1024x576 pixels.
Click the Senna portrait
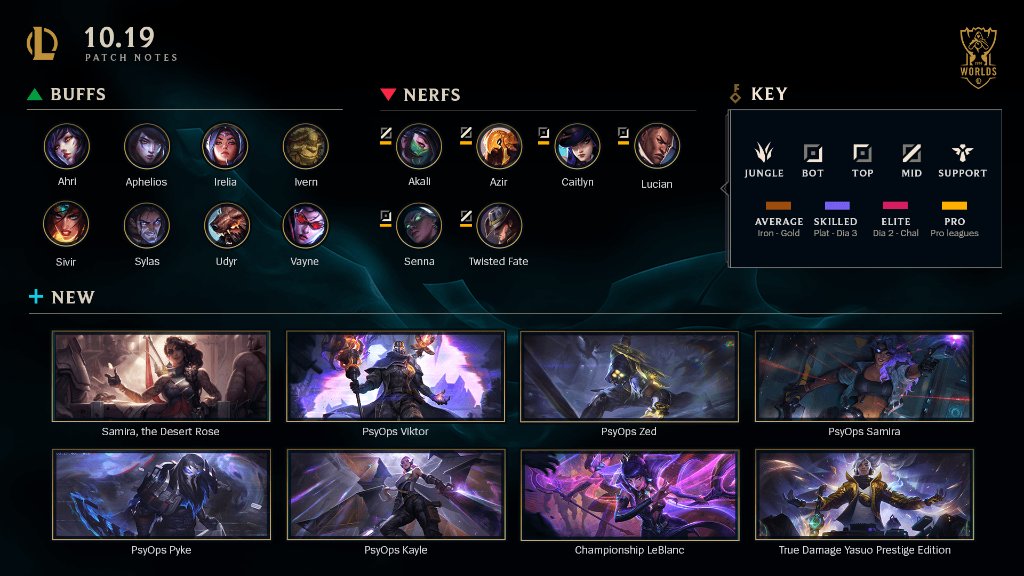[x=419, y=225]
